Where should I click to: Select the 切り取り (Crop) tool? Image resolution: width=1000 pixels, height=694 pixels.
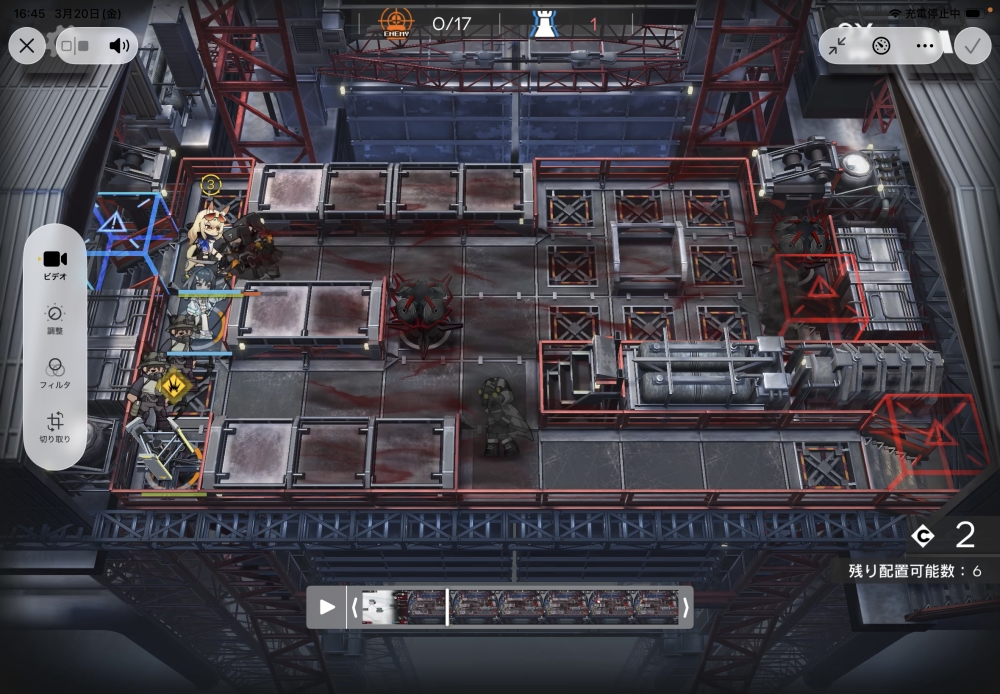[55, 427]
